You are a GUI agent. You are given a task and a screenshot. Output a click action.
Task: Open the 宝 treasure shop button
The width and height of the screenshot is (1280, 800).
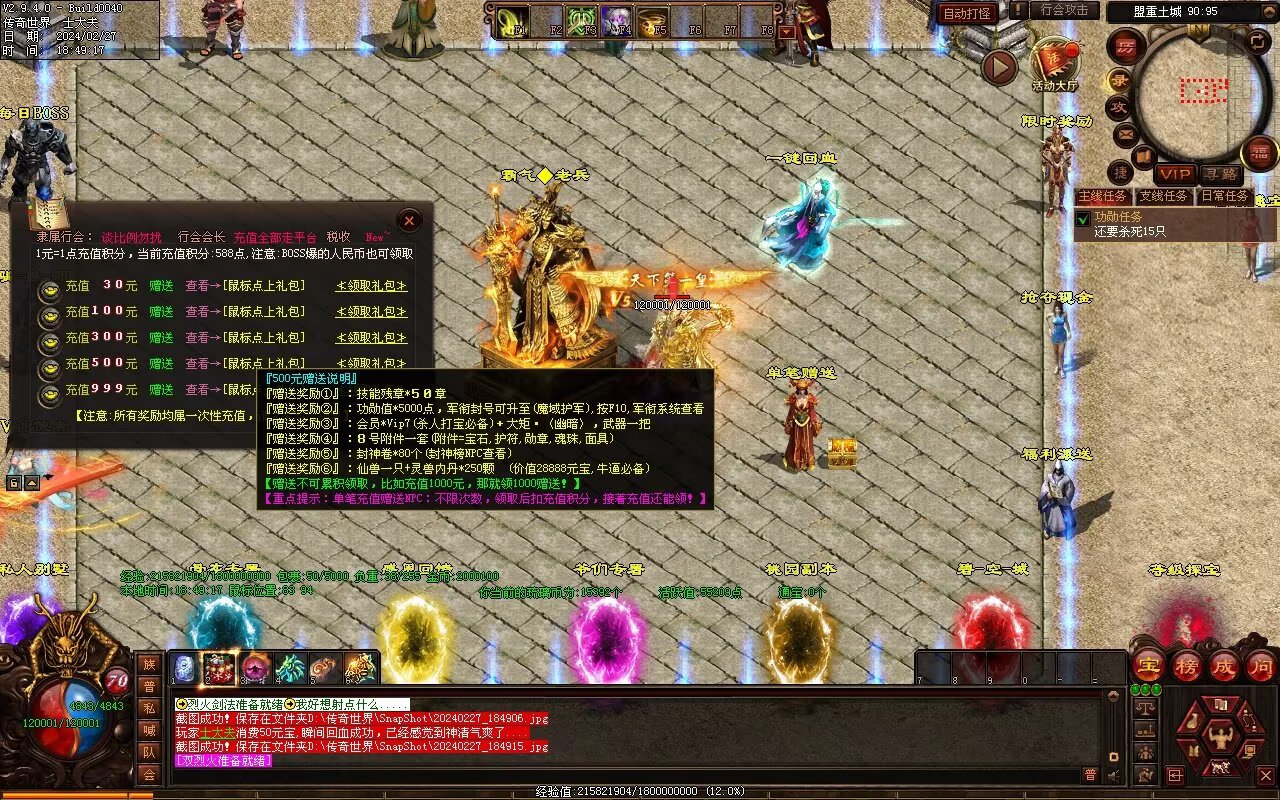tap(1146, 666)
